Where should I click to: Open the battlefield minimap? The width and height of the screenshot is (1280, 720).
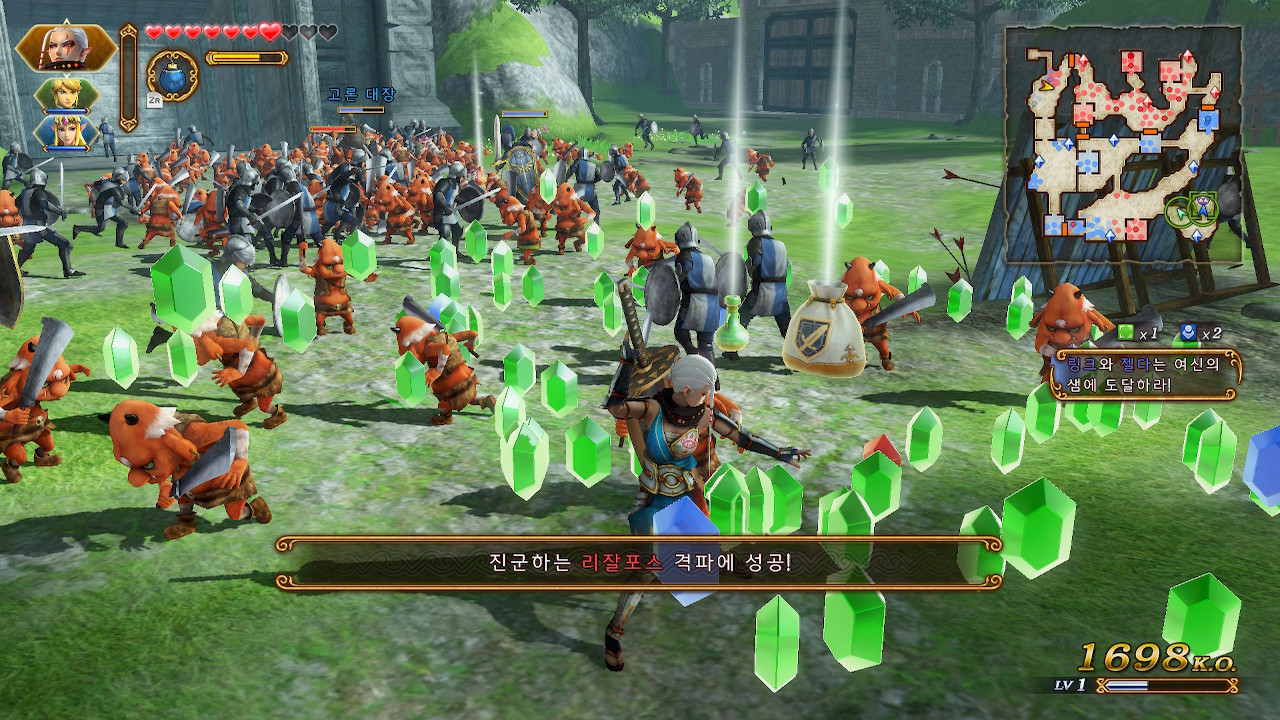click(x=1123, y=144)
